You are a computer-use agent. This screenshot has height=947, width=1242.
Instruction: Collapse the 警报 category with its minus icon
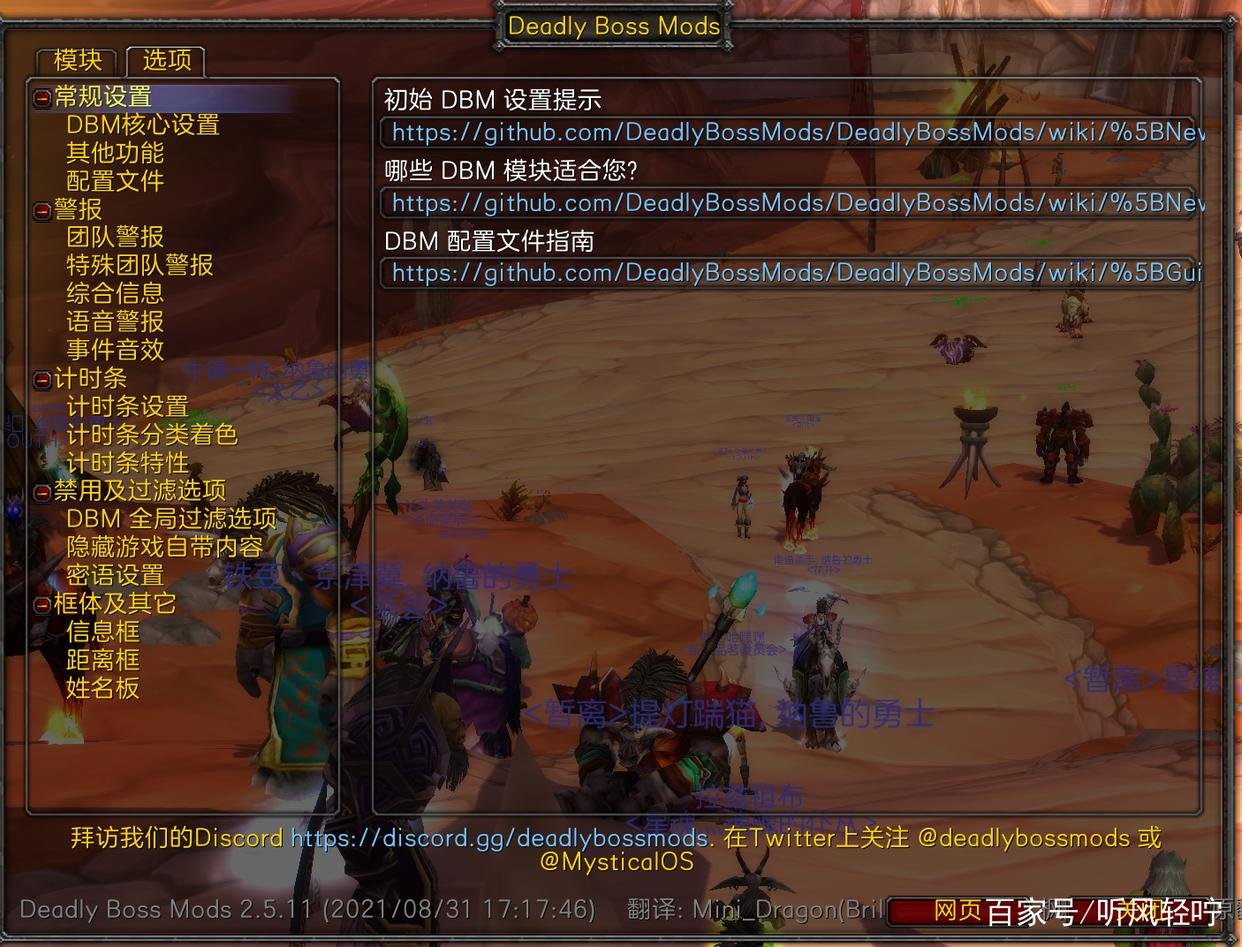(x=43, y=210)
